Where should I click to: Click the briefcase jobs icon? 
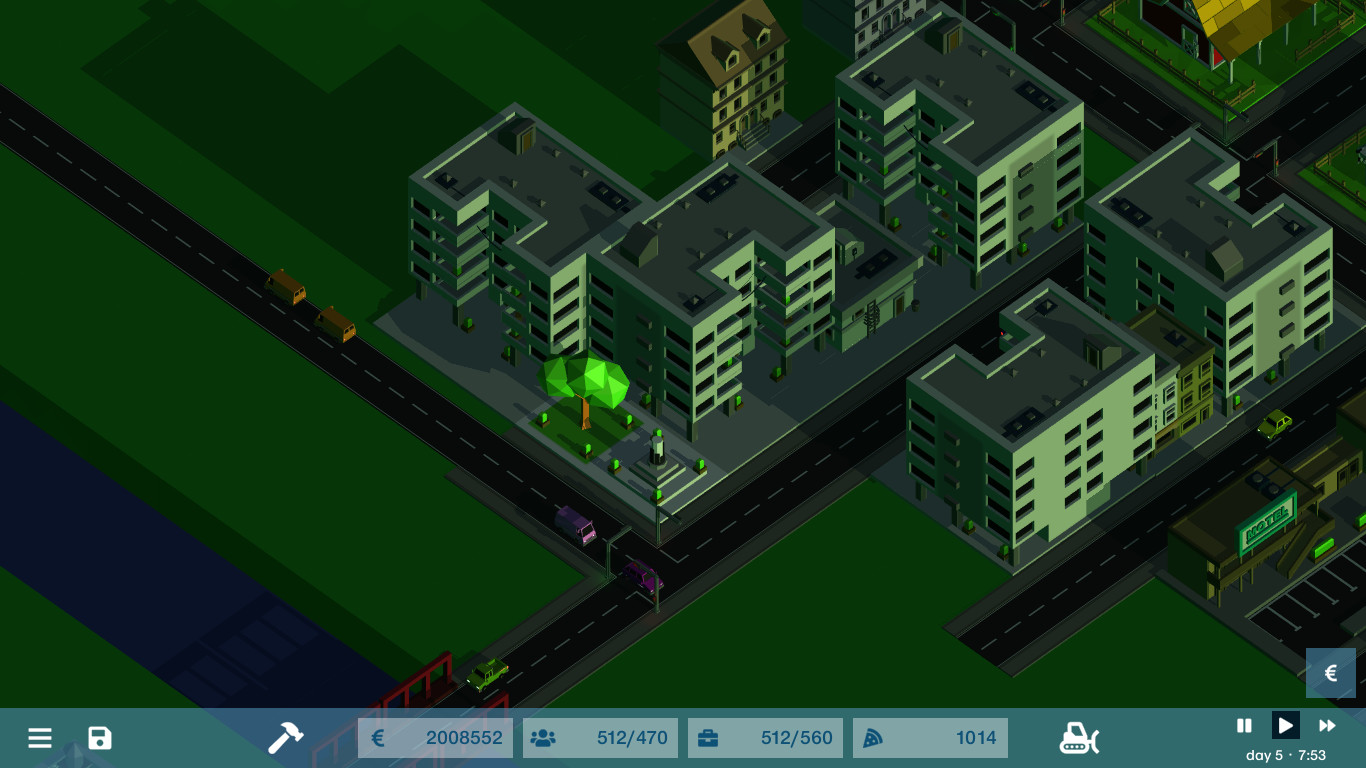point(708,738)
